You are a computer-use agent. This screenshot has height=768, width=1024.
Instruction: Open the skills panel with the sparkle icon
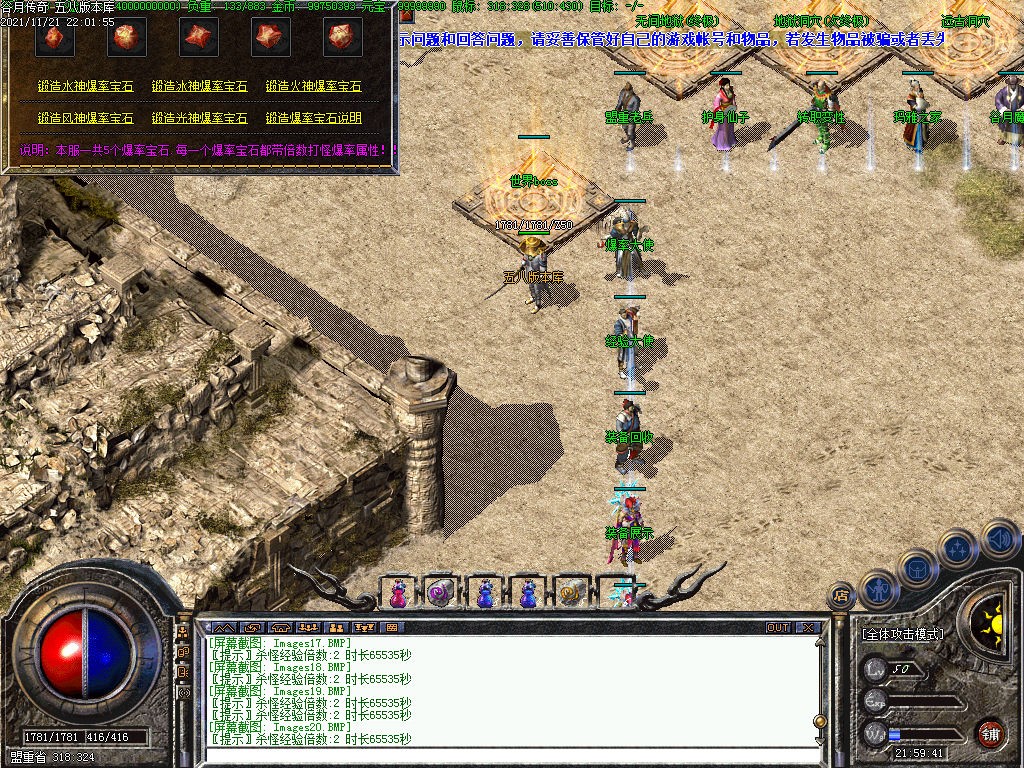pos(958,548)
